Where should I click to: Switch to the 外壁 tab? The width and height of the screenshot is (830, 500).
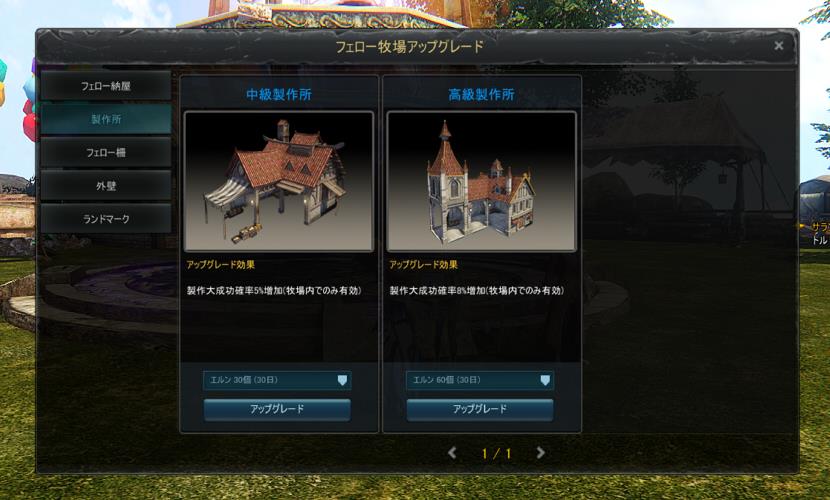[105, 185]
